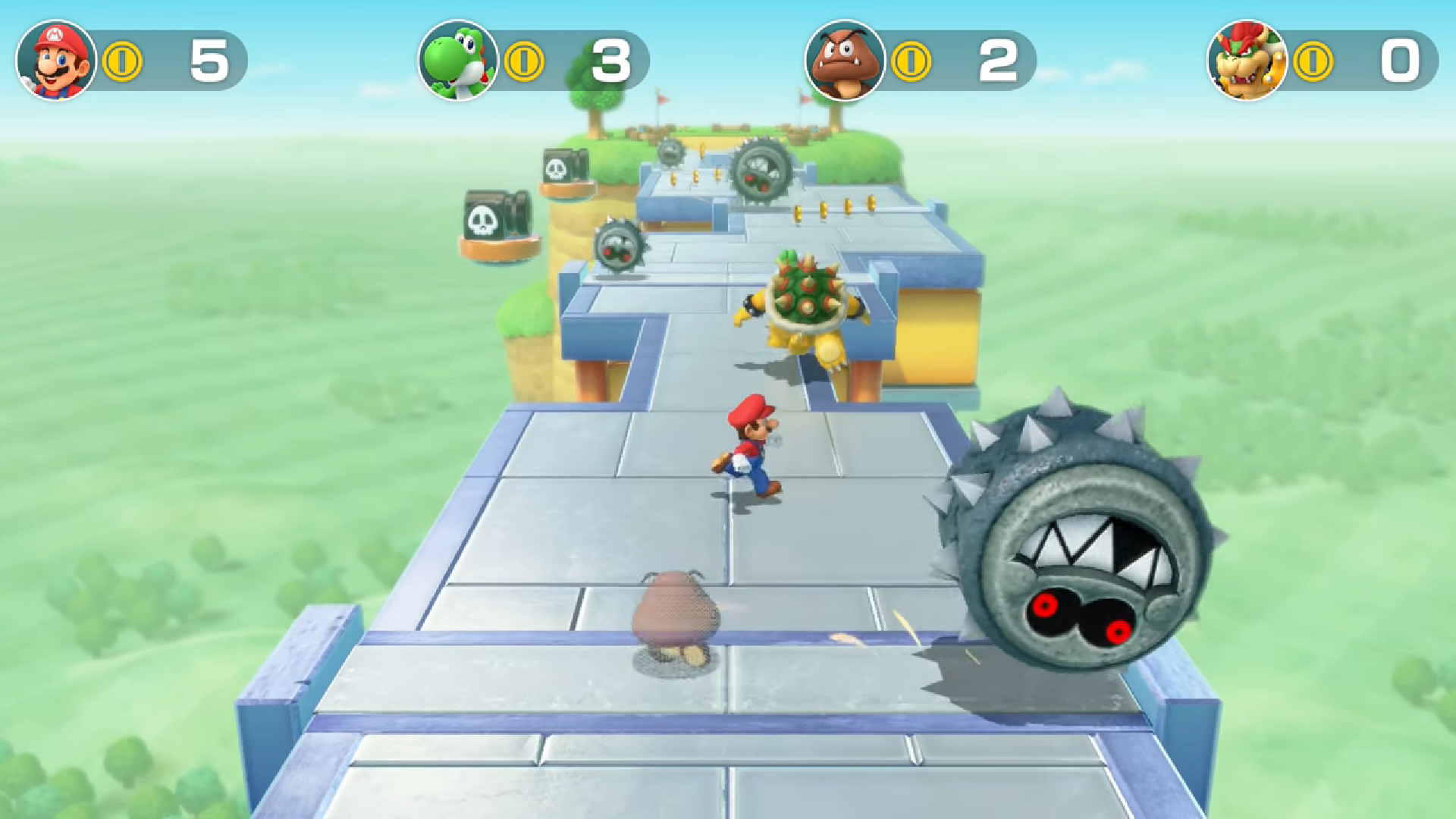1456x819 pixels.
Task: Click the skull crate on the small platform
Action: coord(562,168)
